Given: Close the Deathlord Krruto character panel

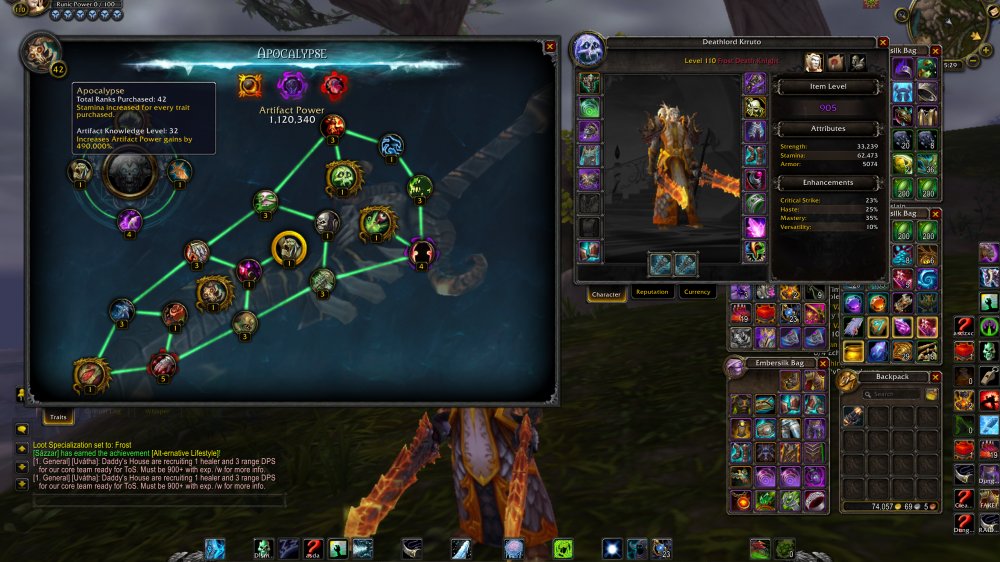Looking at the screenshot, I should pyautogui.click(x=883, y=43).
